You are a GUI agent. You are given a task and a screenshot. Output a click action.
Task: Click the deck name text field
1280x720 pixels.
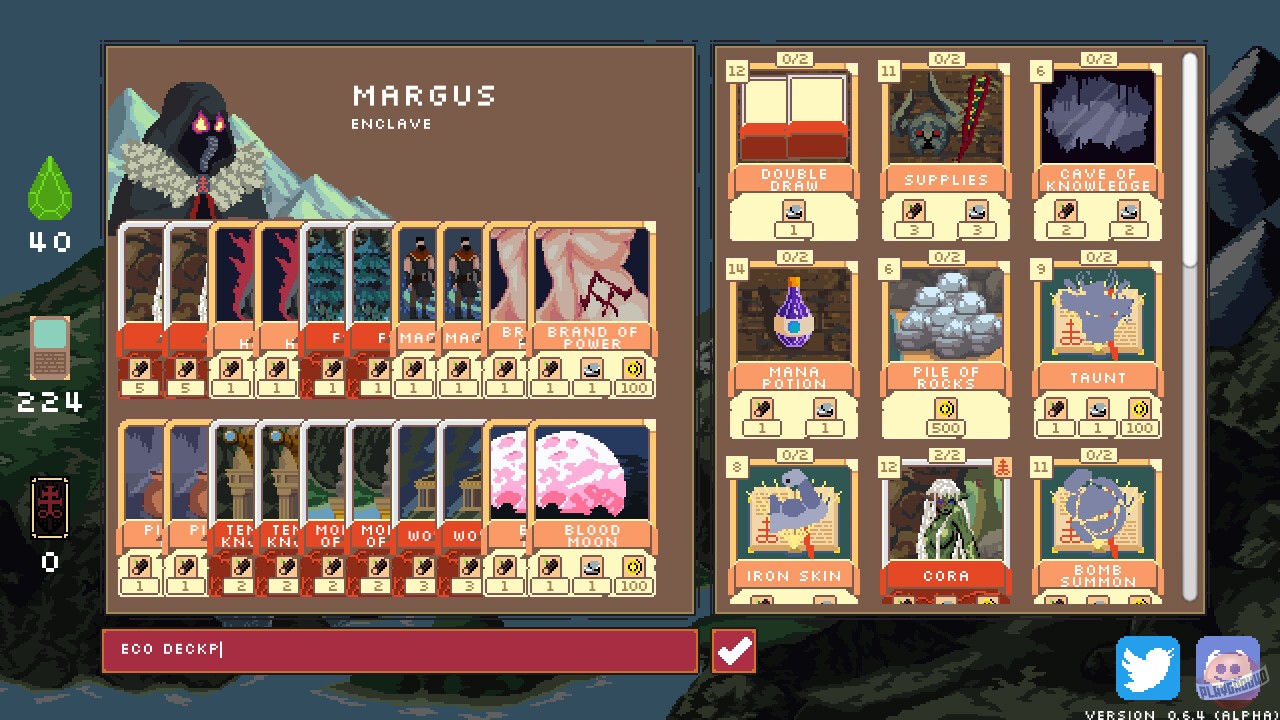coord(400,651)
